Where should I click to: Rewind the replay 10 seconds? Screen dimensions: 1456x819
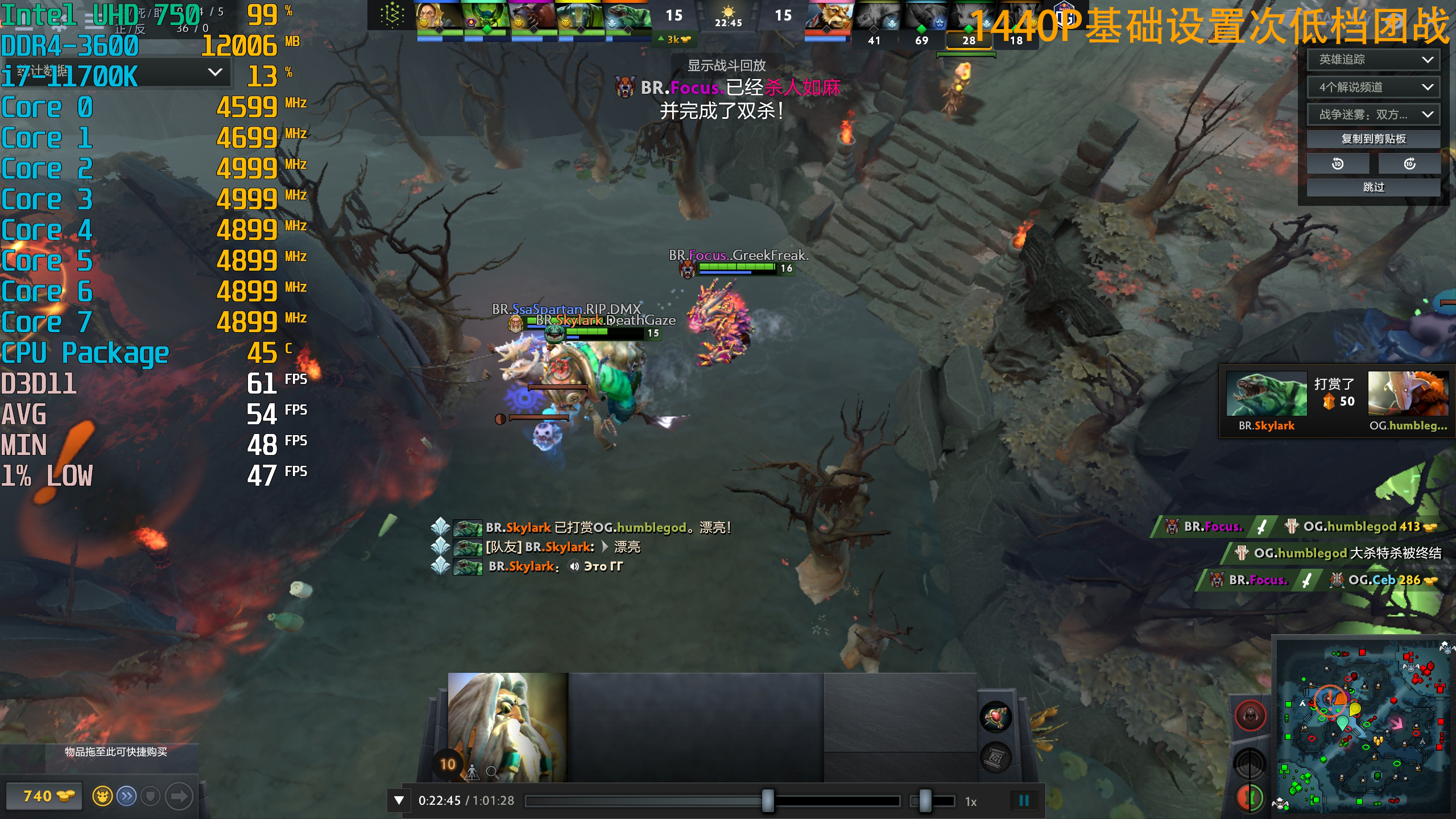point(1338,164)
